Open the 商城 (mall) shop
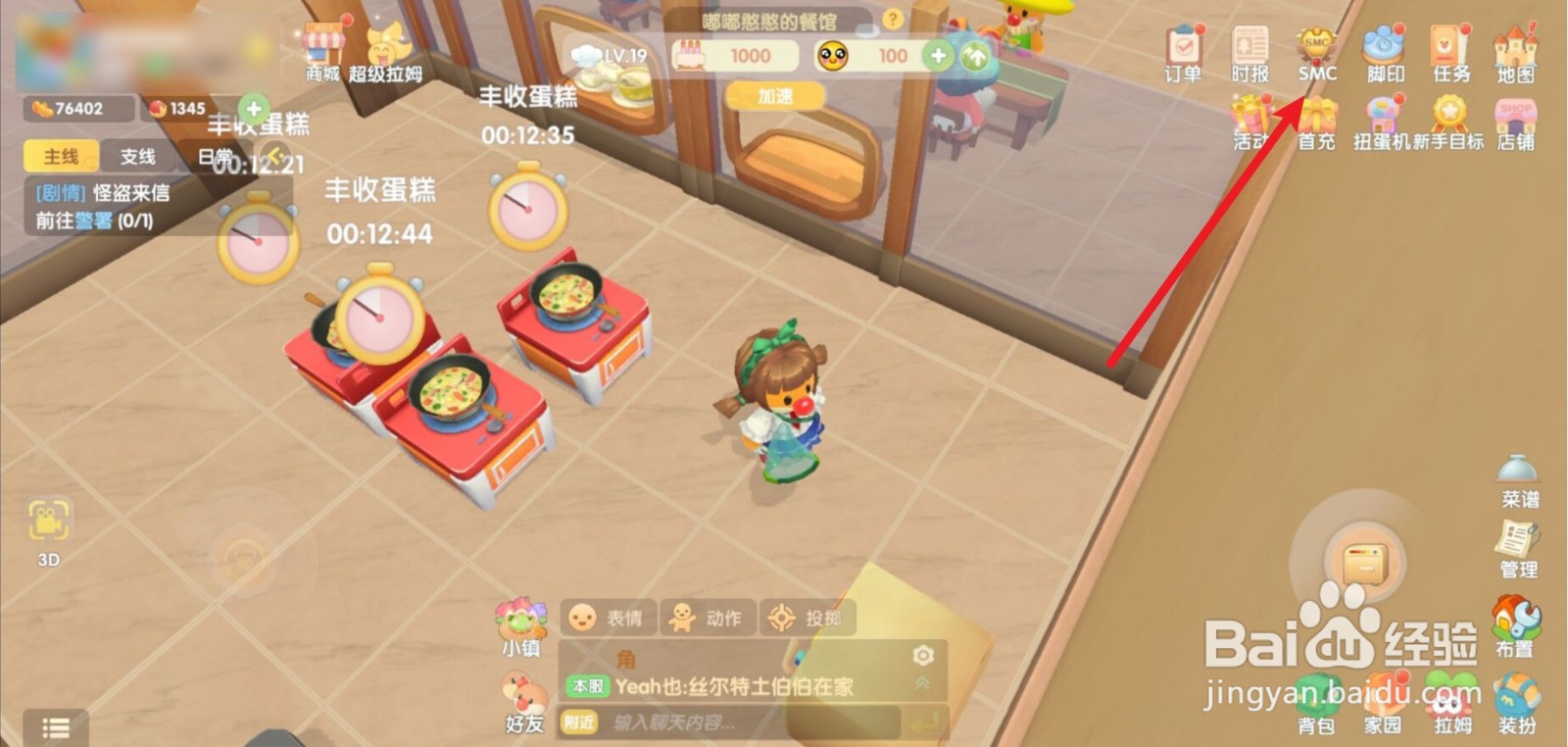Viewport: 1568px width, 747px height. [321, 49]
